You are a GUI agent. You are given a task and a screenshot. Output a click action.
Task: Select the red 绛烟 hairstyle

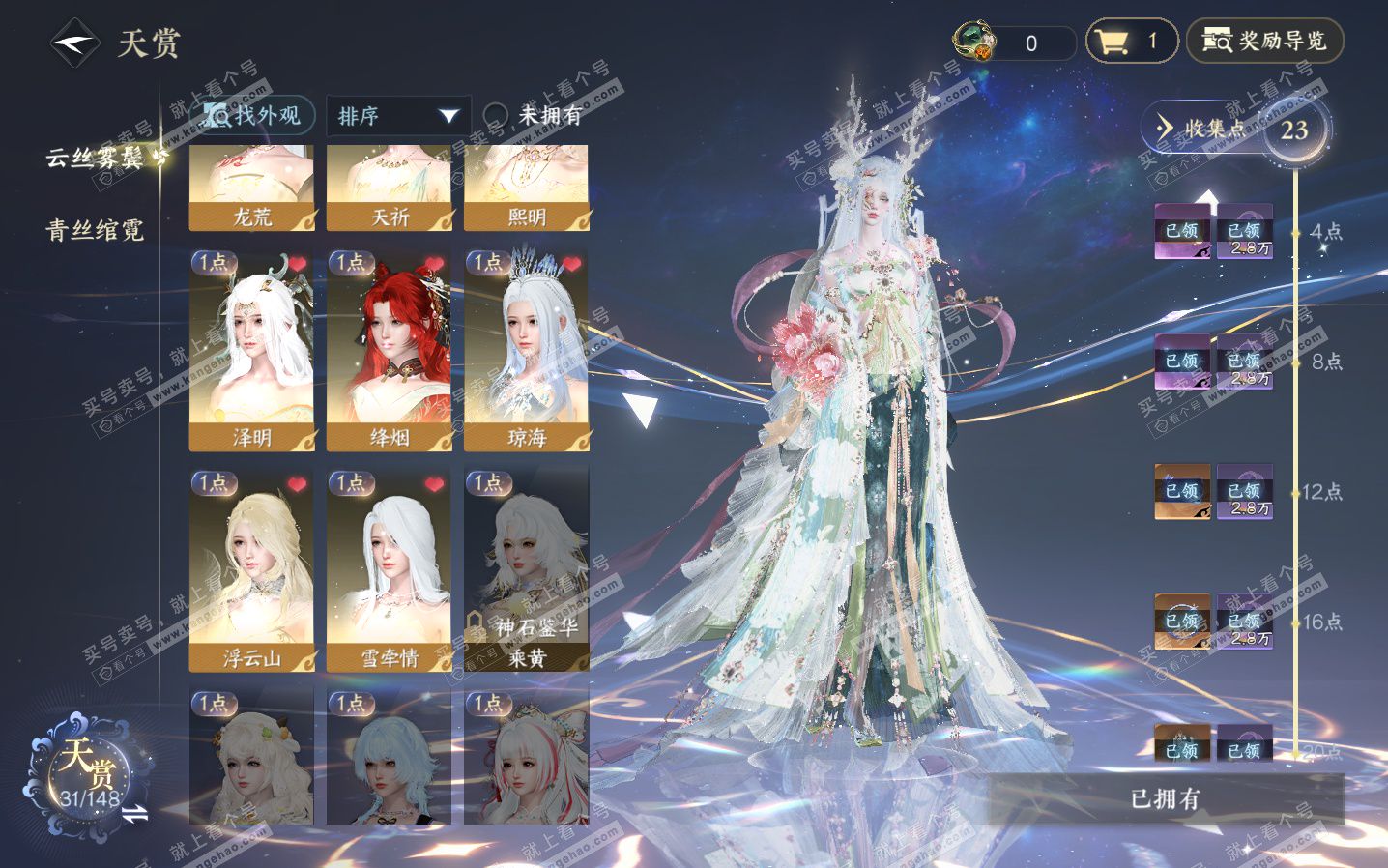pos(389,350)
